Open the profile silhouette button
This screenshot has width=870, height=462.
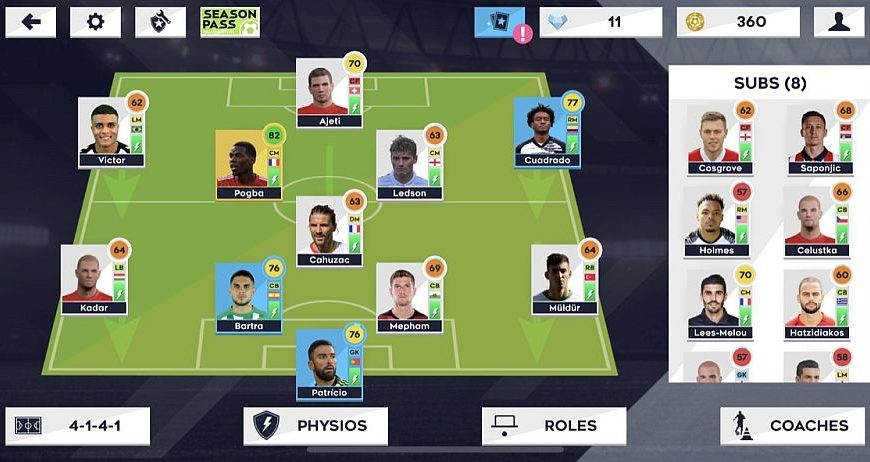tap(839, 22)
